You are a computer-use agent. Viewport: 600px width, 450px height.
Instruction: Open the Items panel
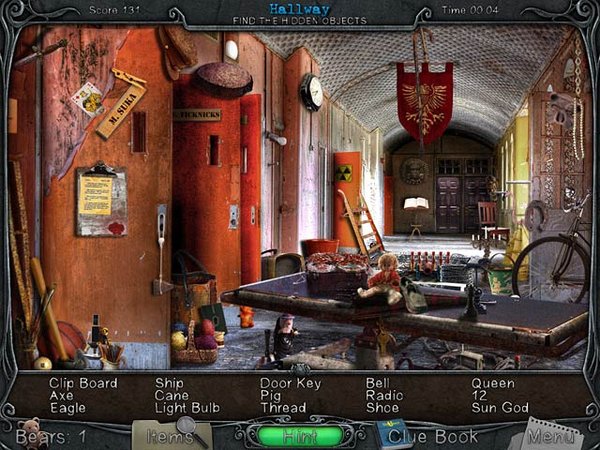pos(167,435)
